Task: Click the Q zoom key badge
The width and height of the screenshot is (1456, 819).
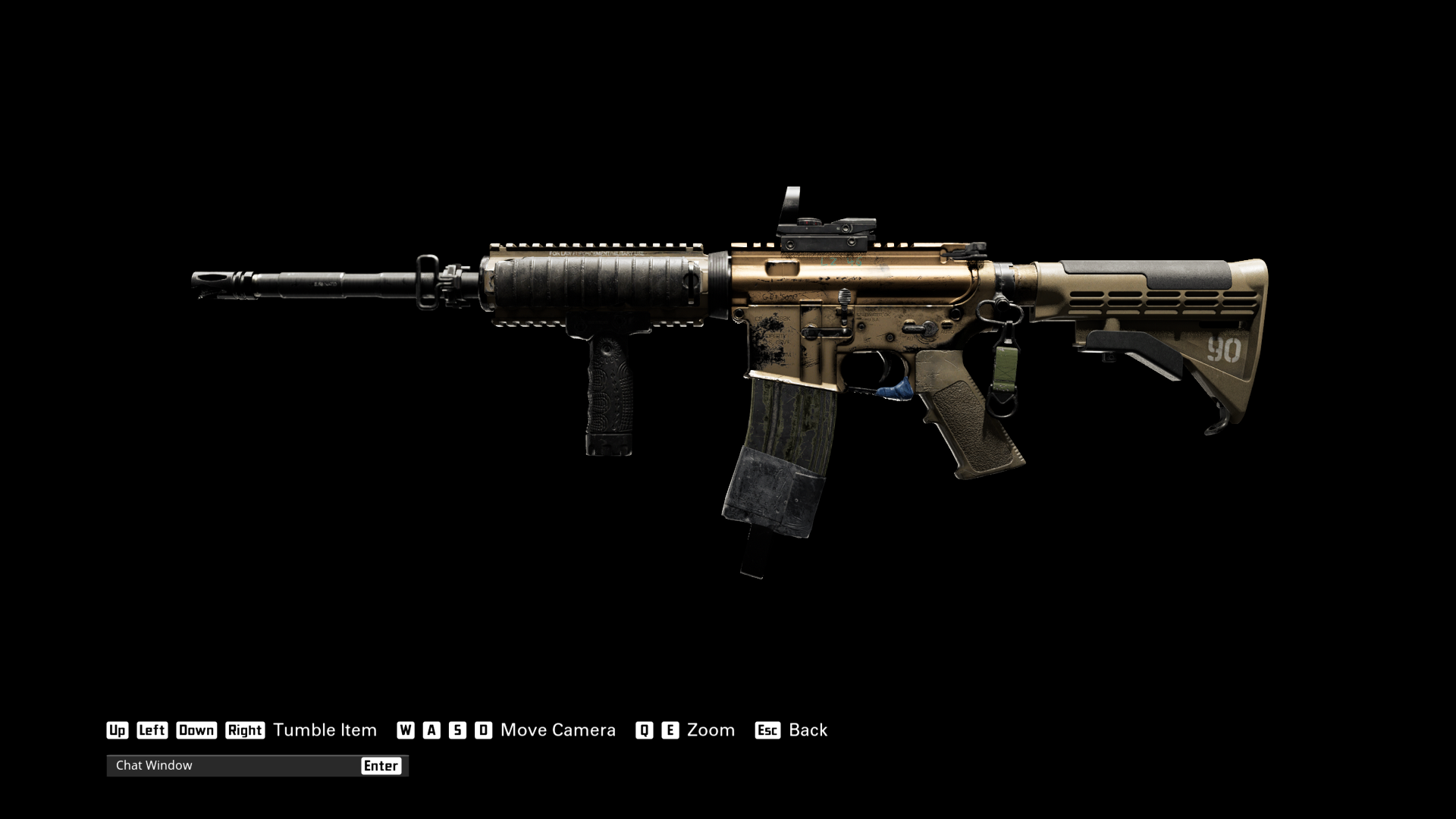Action: click(643, 730)
